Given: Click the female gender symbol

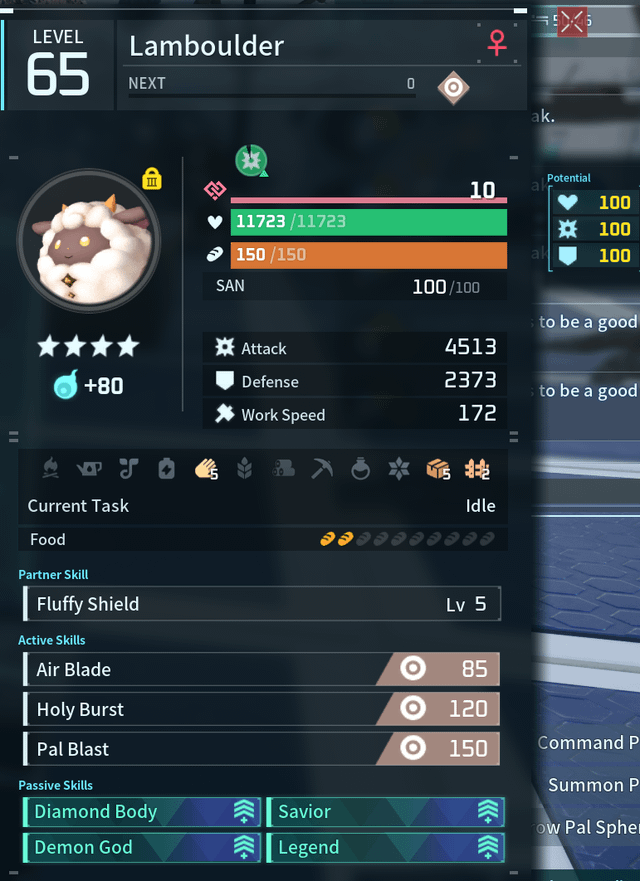Looking at the screenshot, I should point(496,43).
